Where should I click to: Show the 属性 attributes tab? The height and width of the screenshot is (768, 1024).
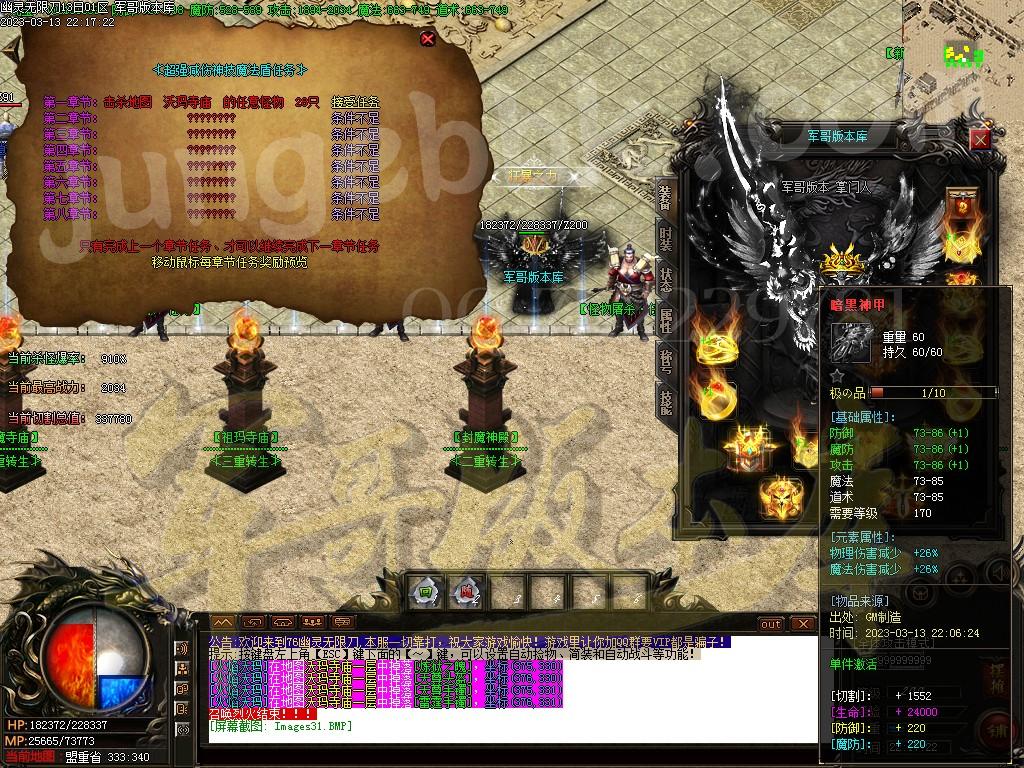pyautogui.click(x=665, y=320)
